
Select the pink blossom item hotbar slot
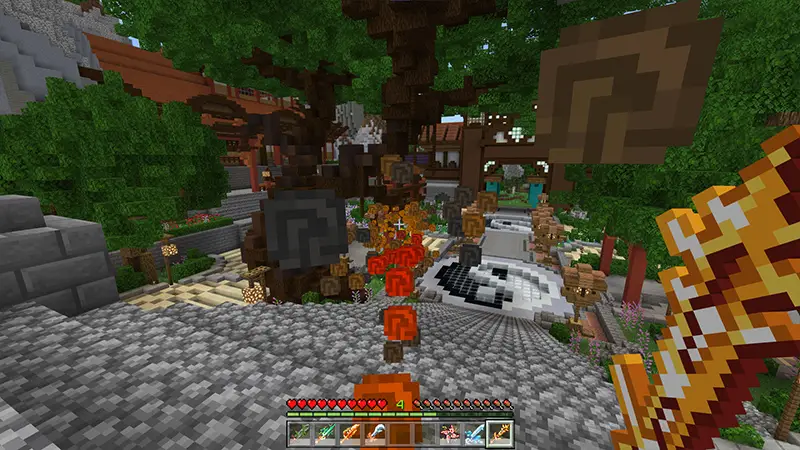(450, 432)
